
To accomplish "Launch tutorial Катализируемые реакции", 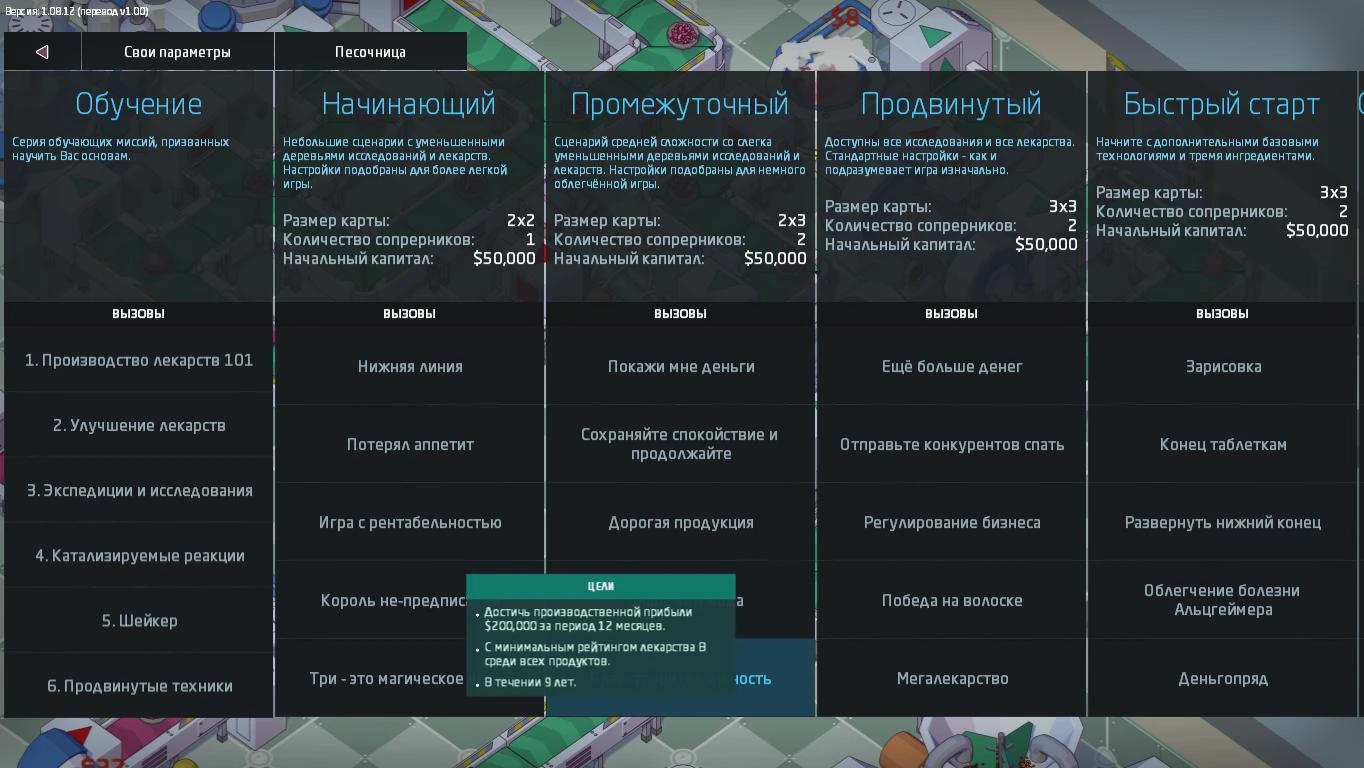I will 139,555.
